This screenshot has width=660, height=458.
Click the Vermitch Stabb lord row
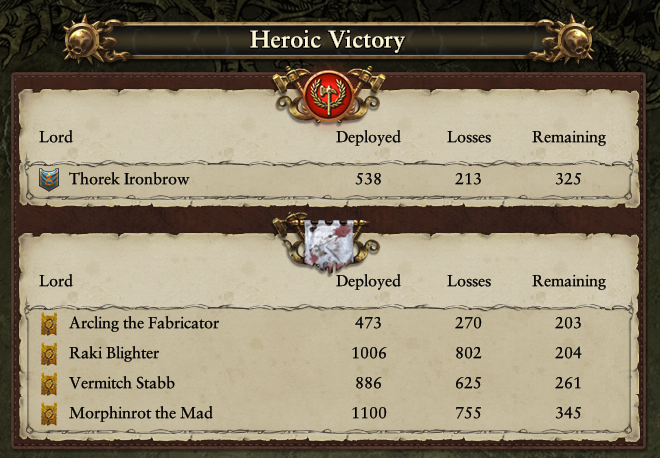click(330, 383)
